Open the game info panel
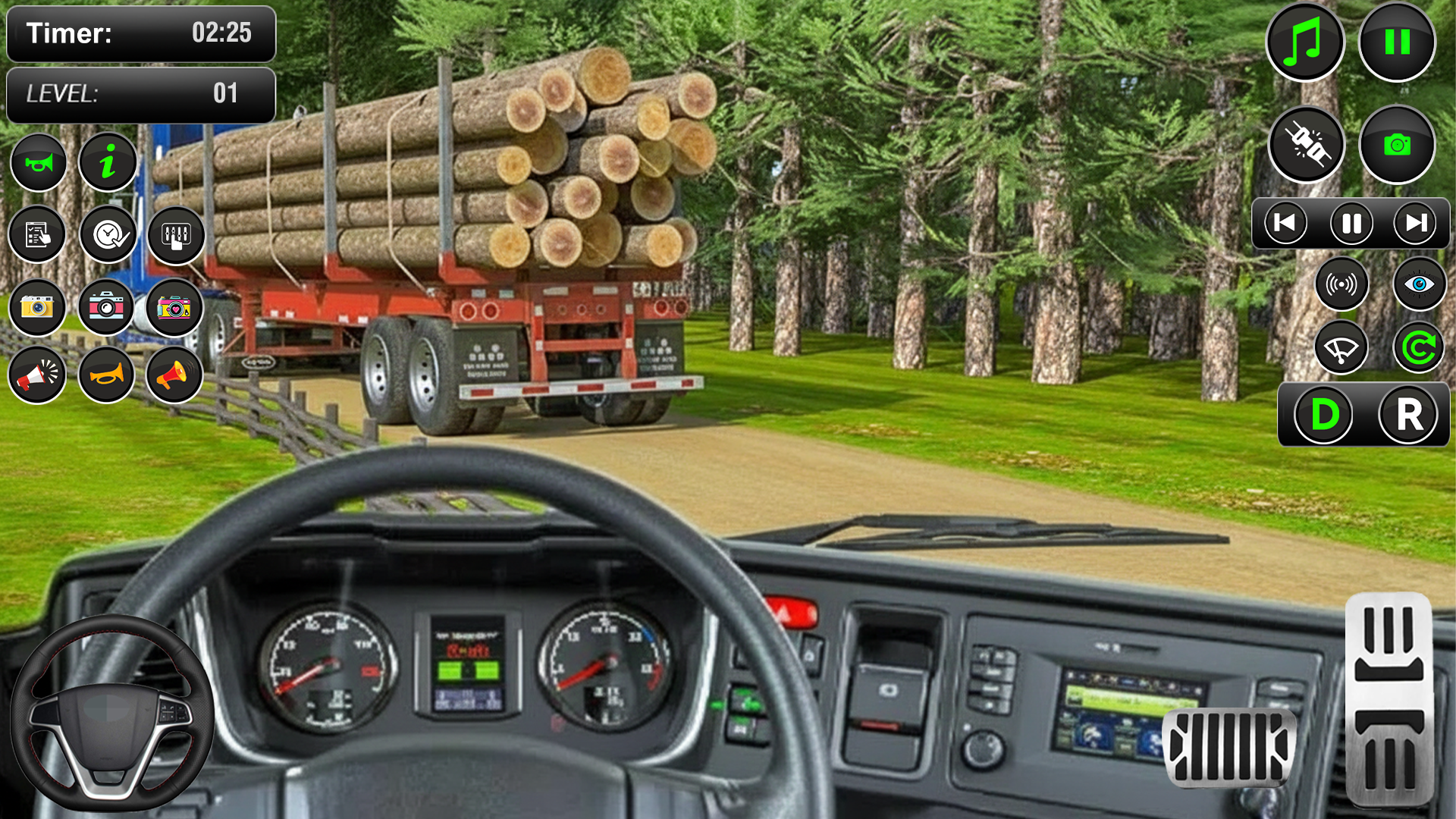The width and height of the screenshot is (1456, 819). [x=108, y=162]
